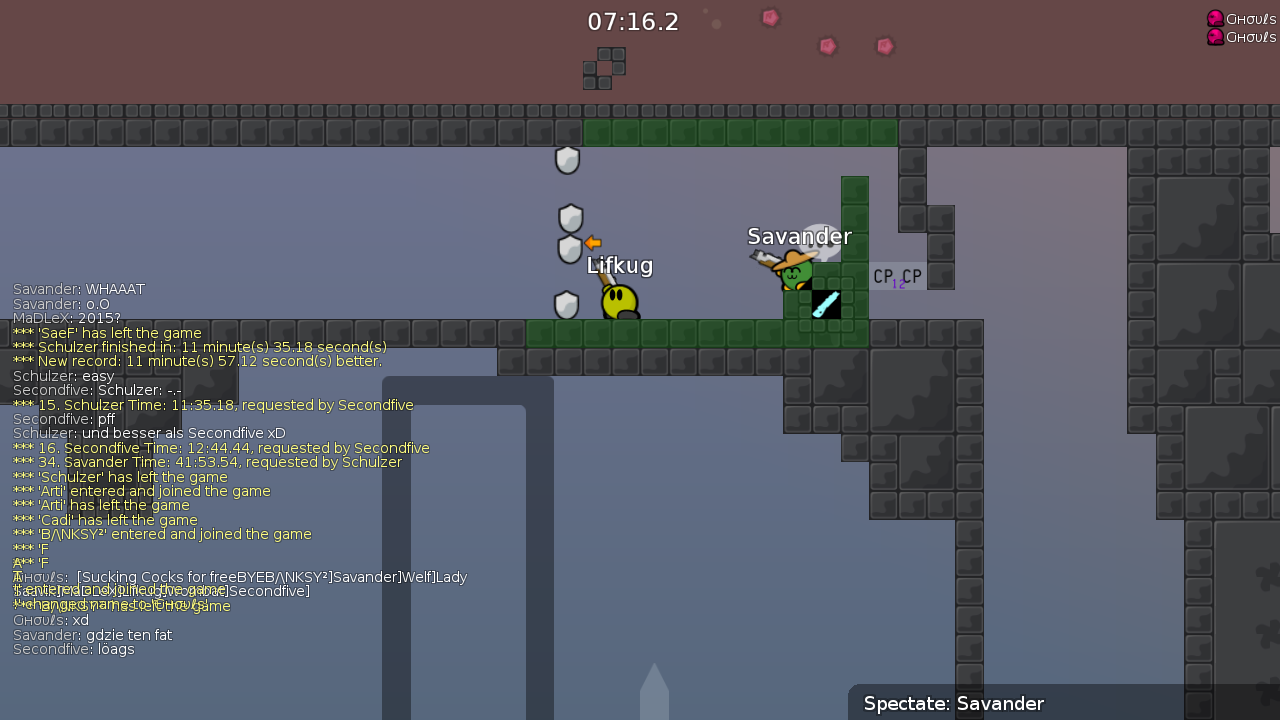Click the lower Ghouls kirby avatar
This screenshot has width=1280, height=720.
1215,37
